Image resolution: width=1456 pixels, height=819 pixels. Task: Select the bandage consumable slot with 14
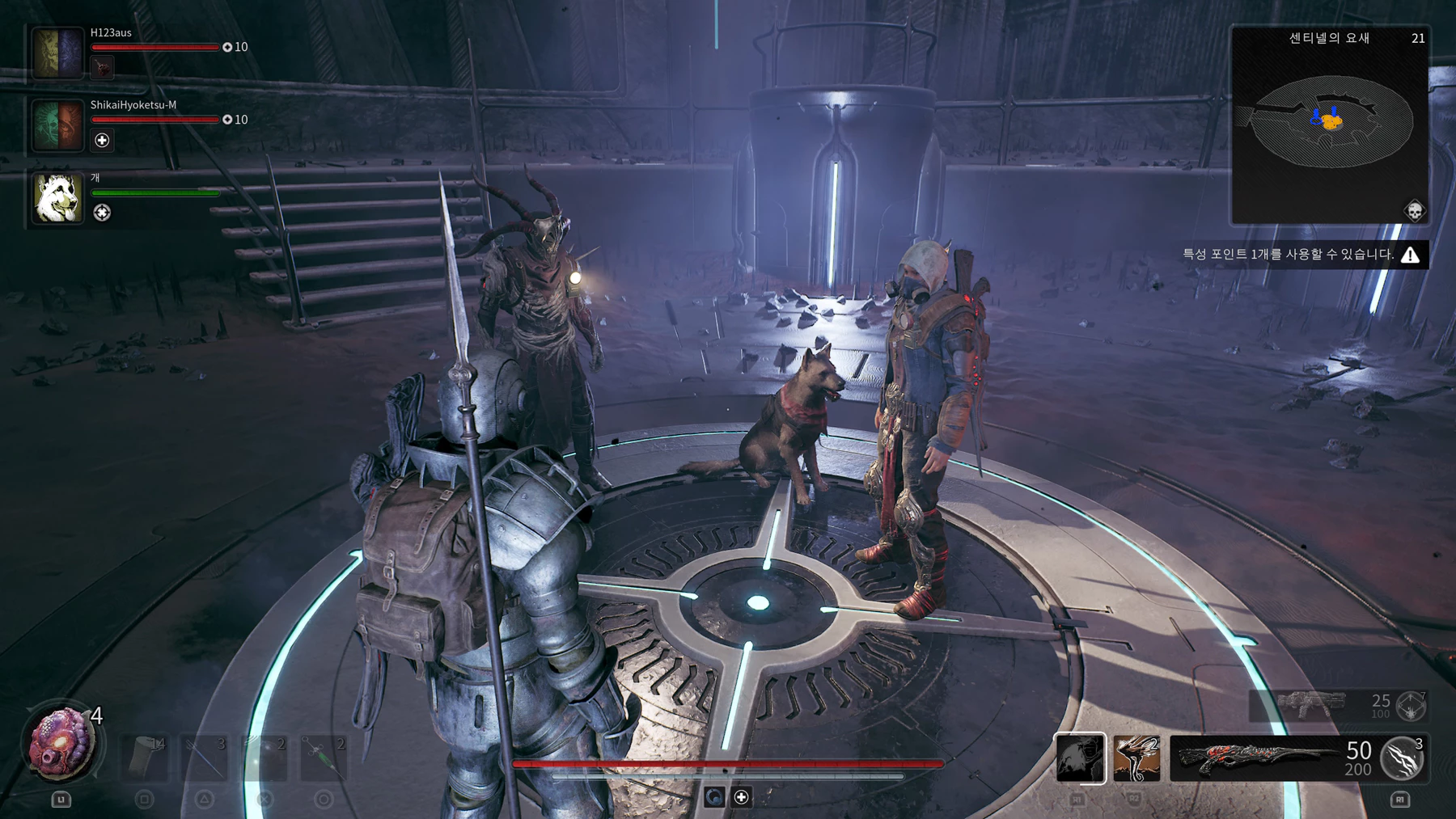[145, 758]
